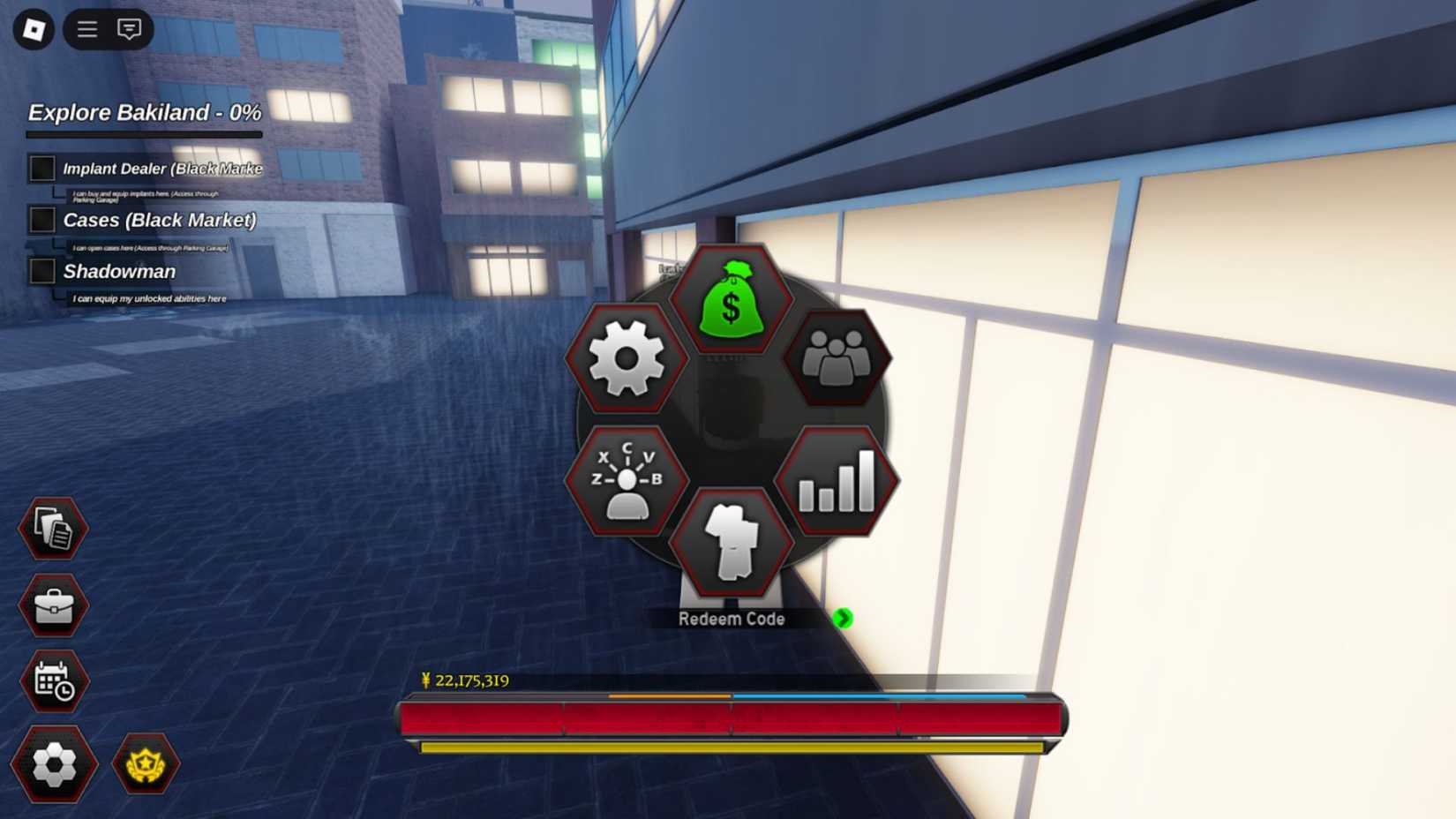The width and height of the screenshot is (1456, 819).
Task: Open keybinds with the XCVZB character icon
Action: point(626,481)
